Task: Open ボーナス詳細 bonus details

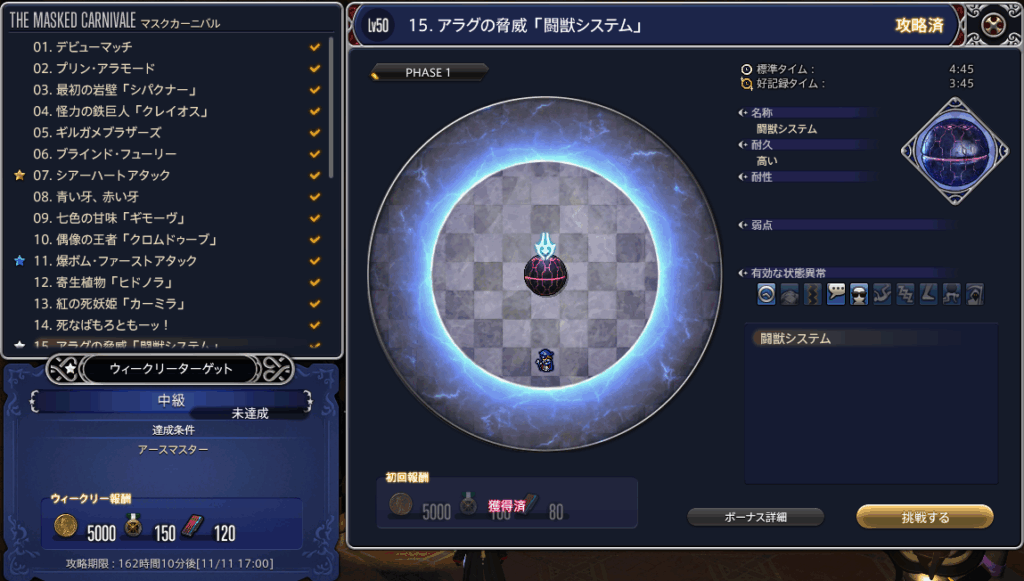Action: click(x=755, y=517)
